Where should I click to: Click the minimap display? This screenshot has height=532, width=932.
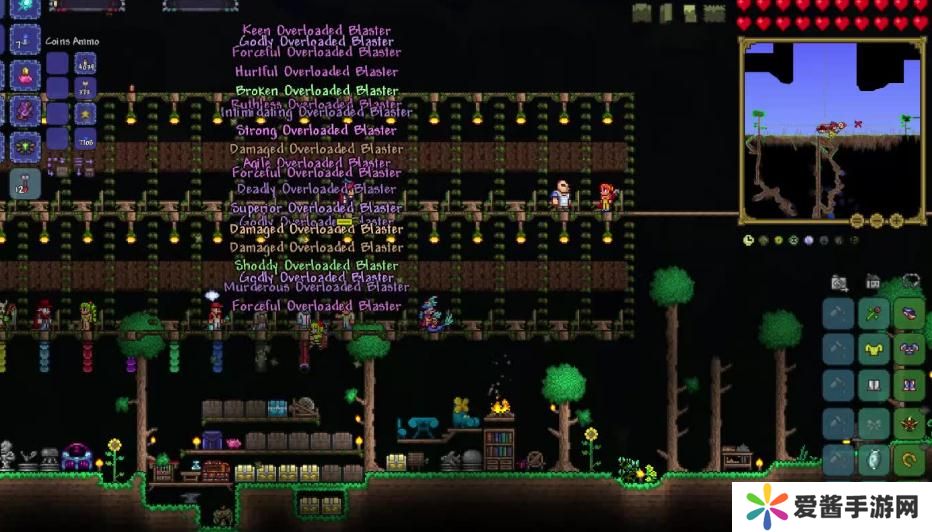coord(832,128)
